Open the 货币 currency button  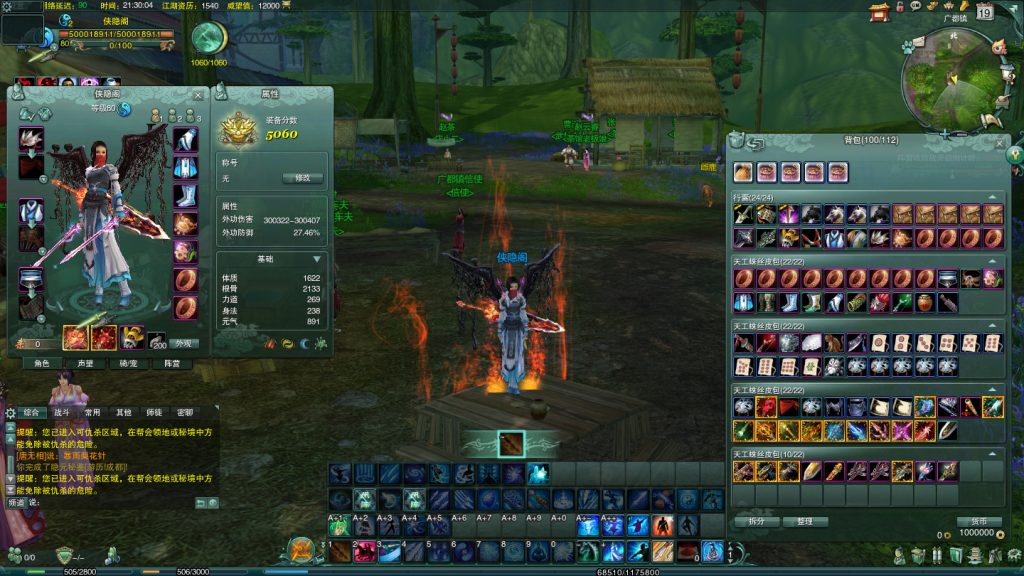978,521
